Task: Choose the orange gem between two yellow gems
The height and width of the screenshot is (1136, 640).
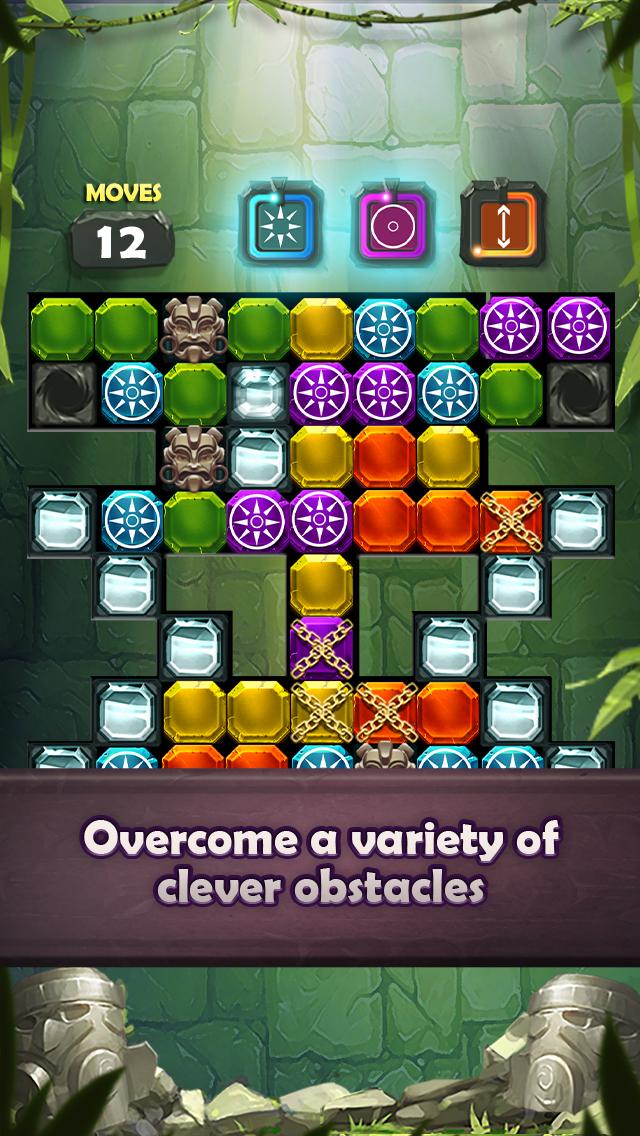Action: [385, 456]
